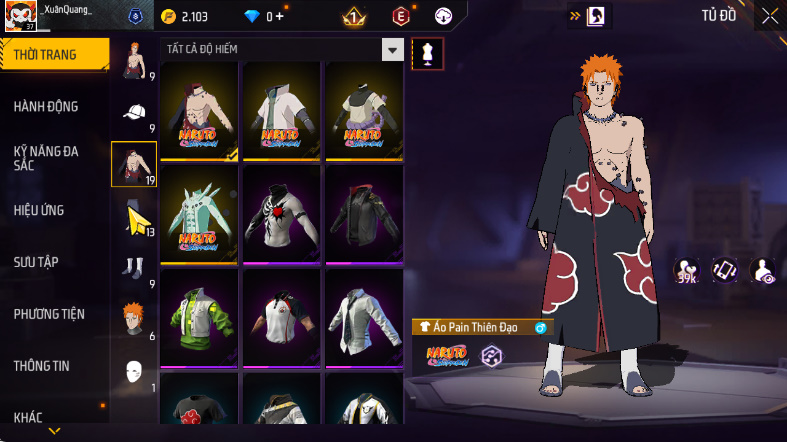Viewport: 787px width, 442px height.
Task: Open the Thời Trang fashion menu
Action: point(46,55)
